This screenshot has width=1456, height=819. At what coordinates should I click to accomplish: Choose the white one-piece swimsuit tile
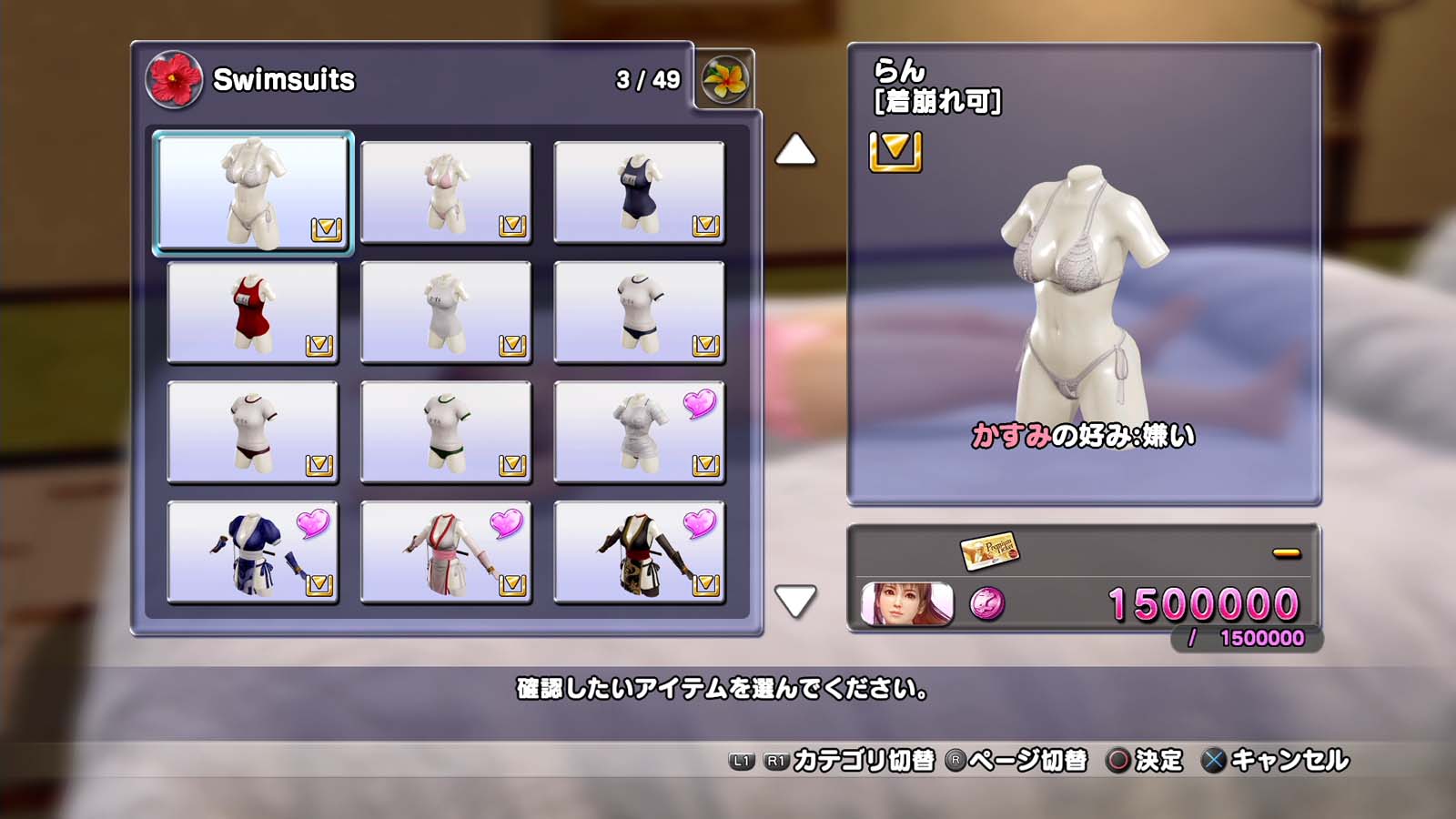[x=446, y=312]
